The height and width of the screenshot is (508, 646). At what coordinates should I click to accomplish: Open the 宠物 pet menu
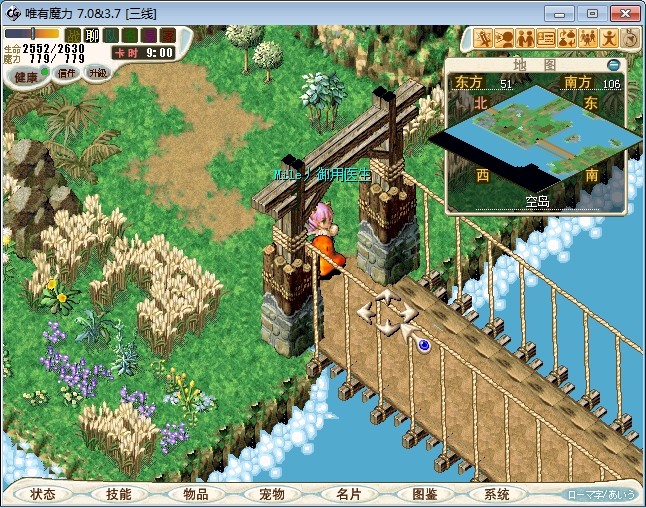coord(271,494)
